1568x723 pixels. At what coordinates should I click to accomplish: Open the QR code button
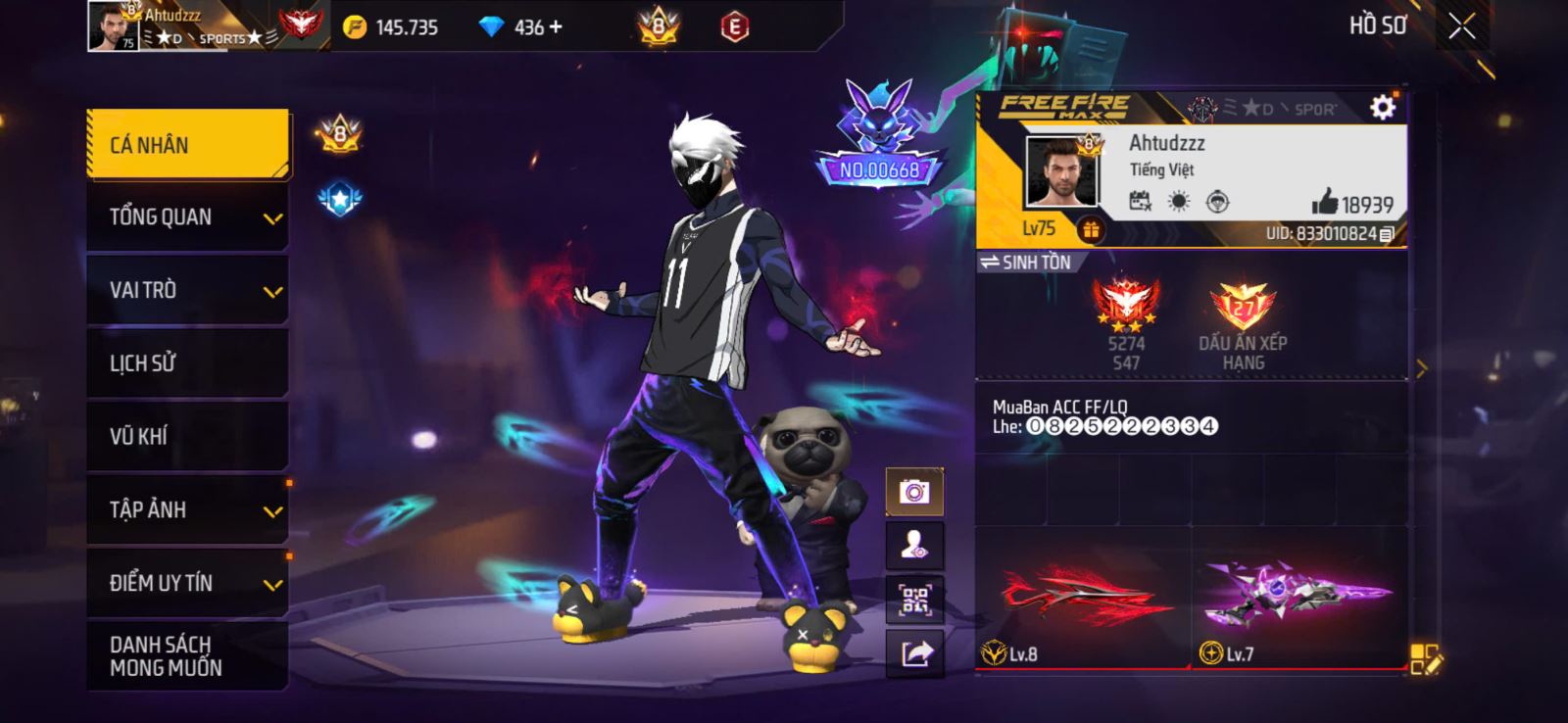[x=914, y=600]
